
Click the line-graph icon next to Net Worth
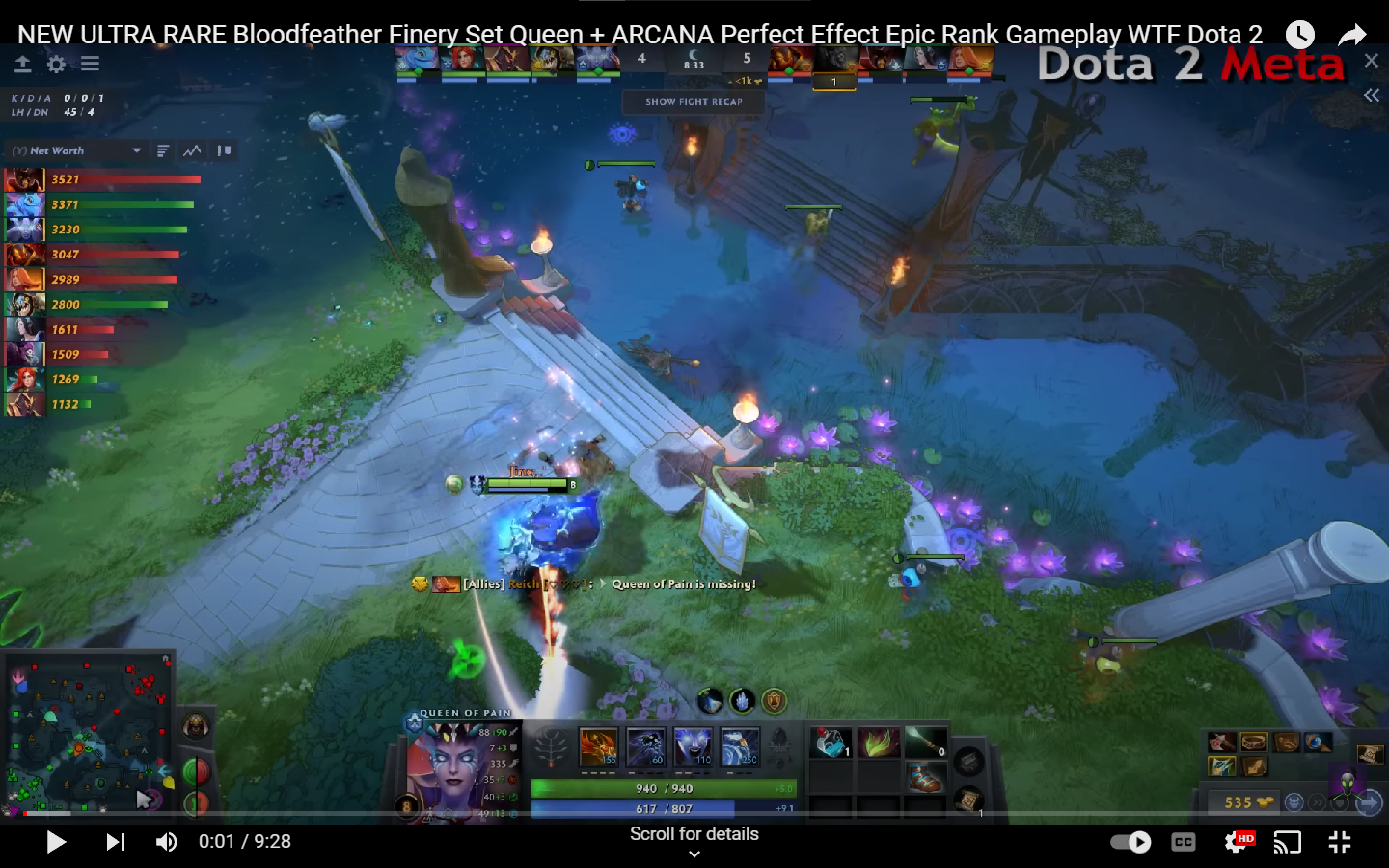(193, 150)
